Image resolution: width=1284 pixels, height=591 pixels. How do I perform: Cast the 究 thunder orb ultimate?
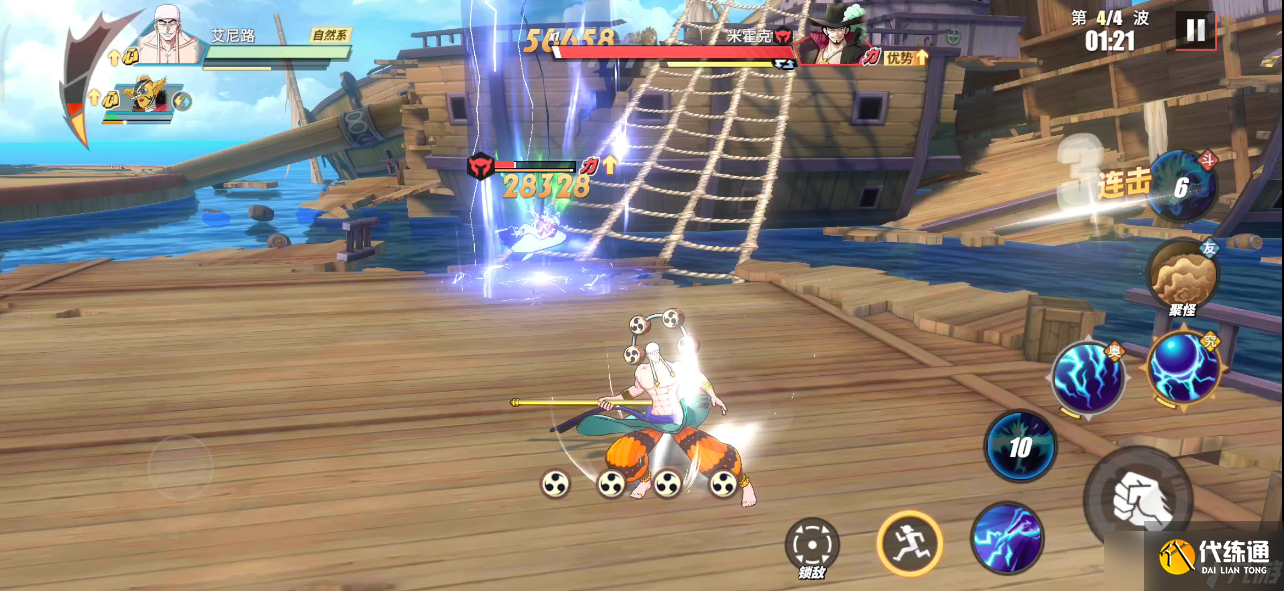(1183, 368)
